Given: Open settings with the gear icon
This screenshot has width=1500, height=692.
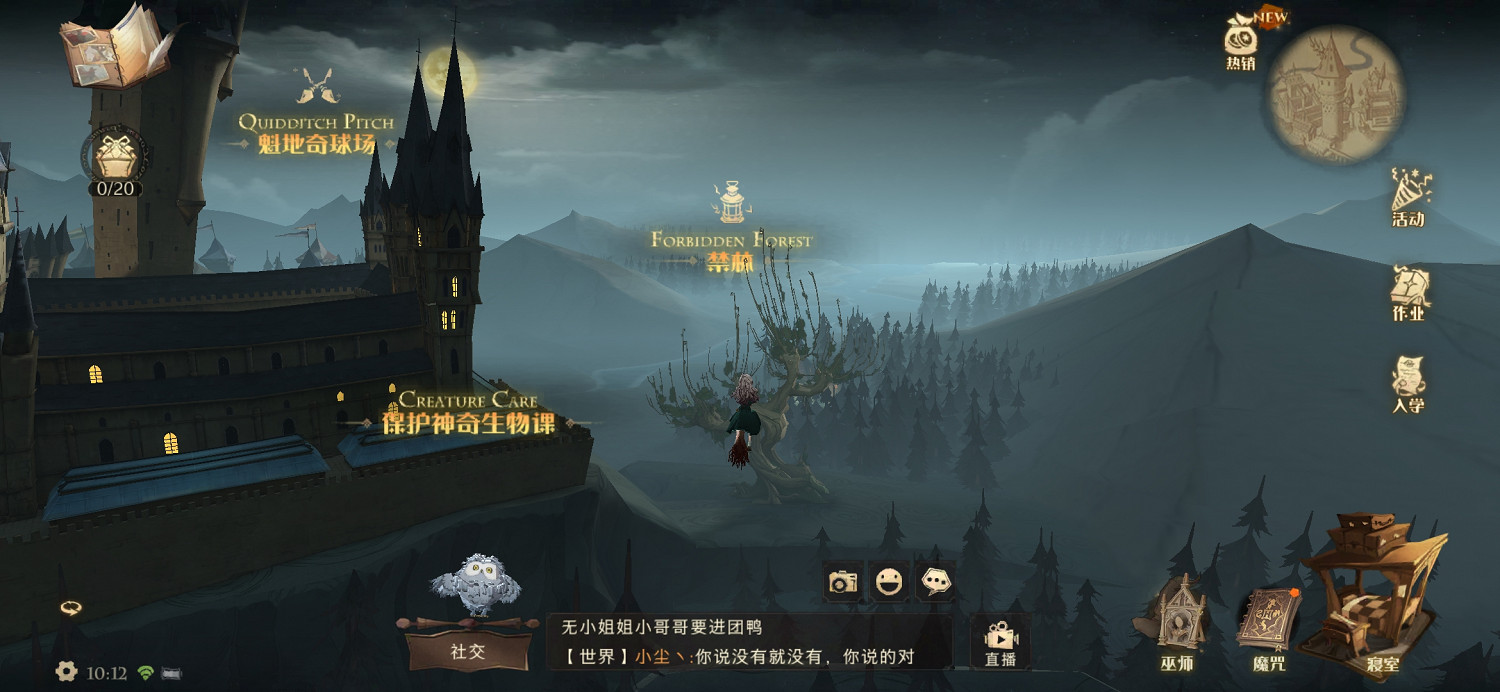Looking at the screenshot, I should (67, 672).
